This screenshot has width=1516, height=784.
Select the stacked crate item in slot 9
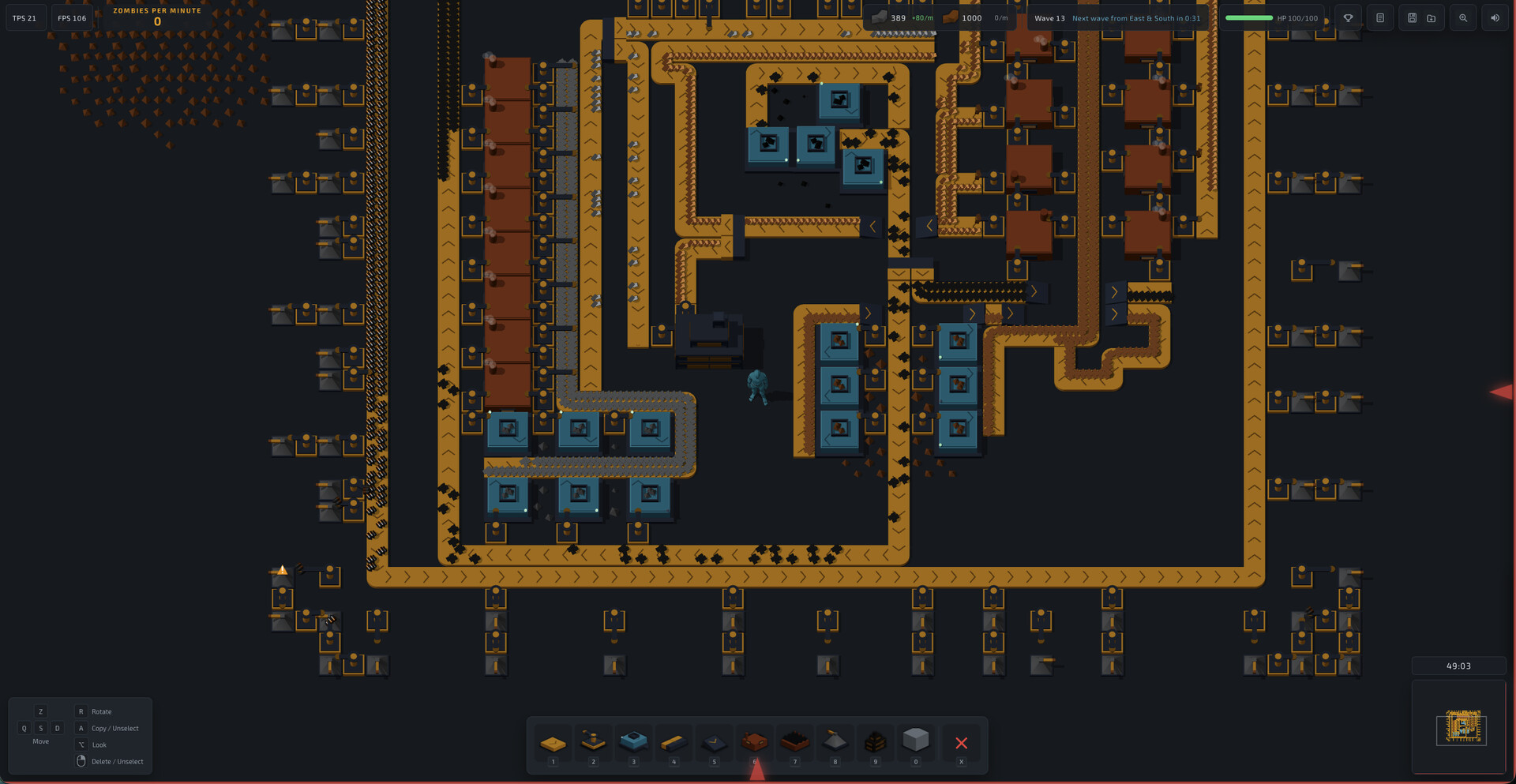[x=876, y=742]
